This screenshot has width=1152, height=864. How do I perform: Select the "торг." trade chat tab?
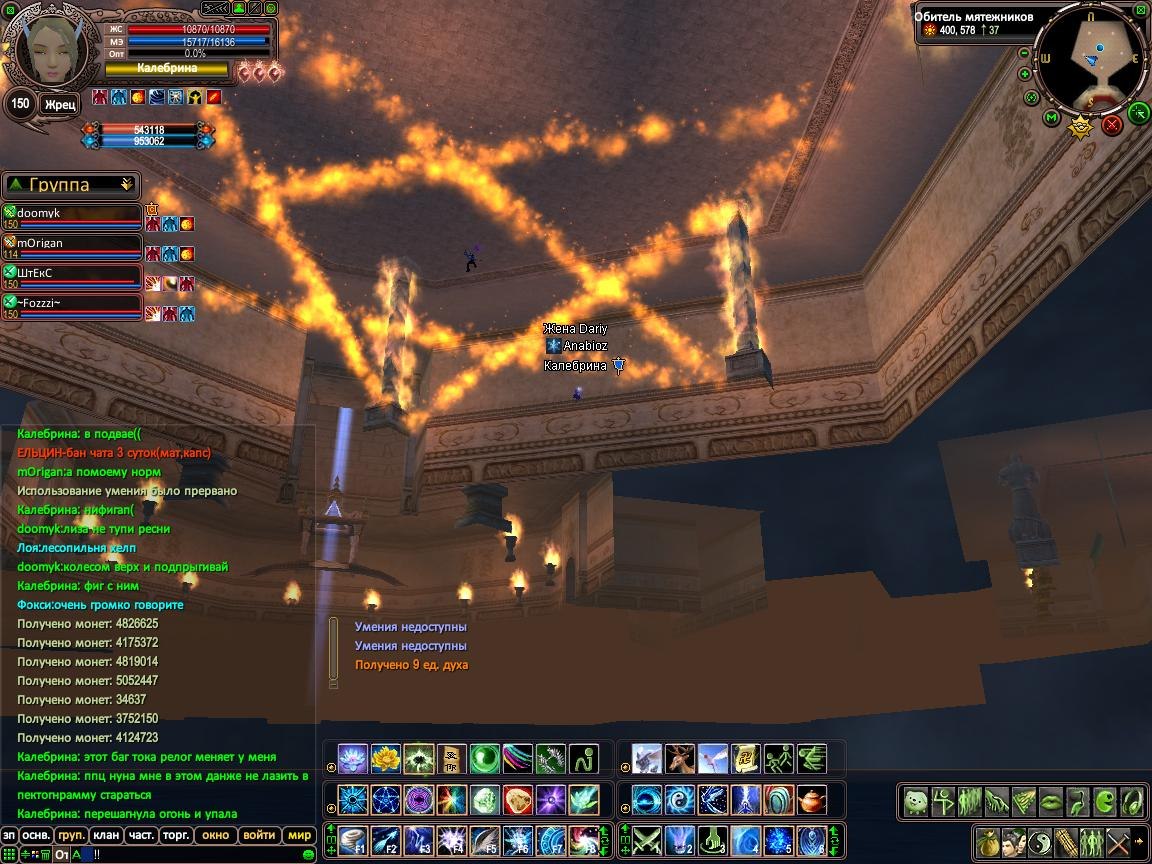(x=177, y=835)
